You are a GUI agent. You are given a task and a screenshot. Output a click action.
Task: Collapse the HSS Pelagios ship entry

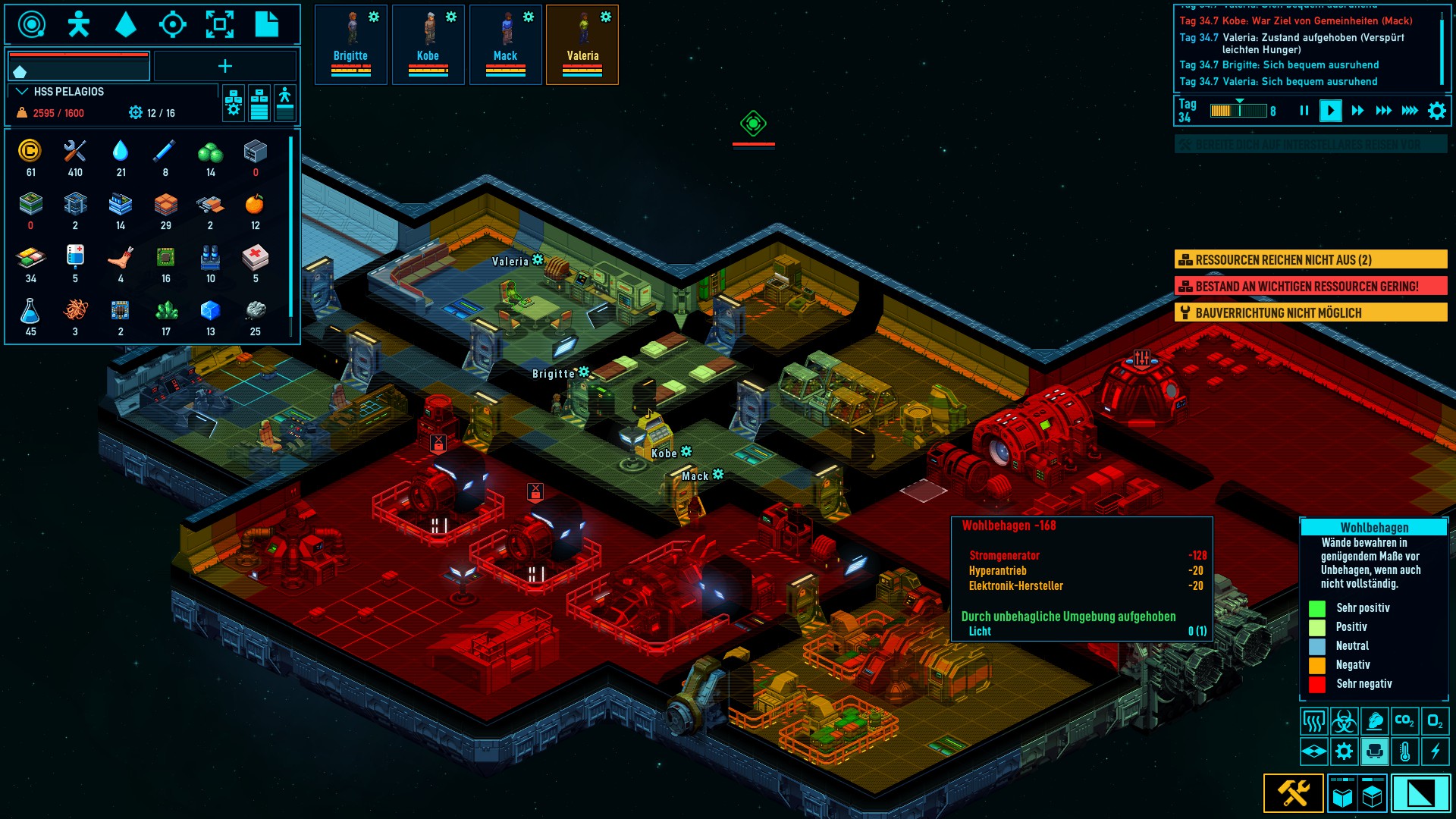tap(22, 92)
